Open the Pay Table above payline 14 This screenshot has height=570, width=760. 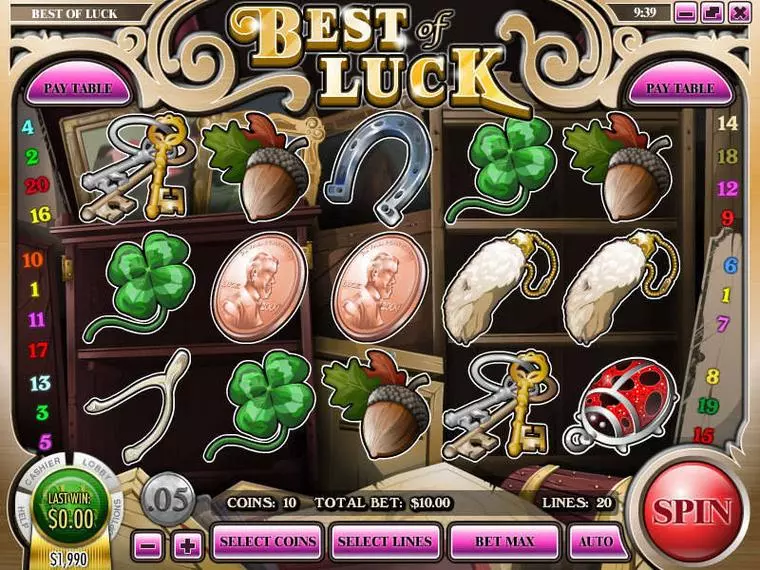(680, 88)
